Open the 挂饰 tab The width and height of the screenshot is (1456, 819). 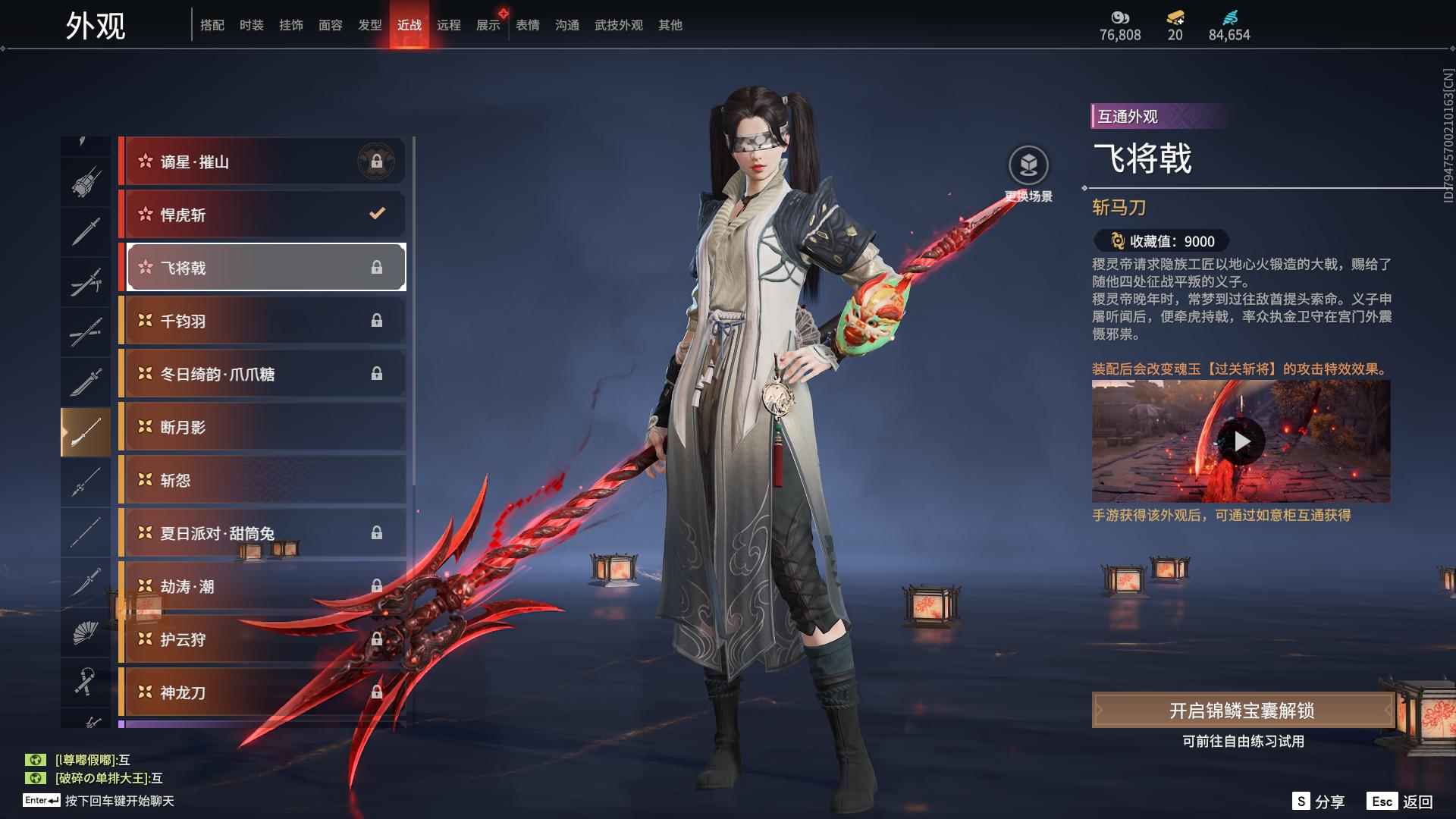tap(290, 25)
